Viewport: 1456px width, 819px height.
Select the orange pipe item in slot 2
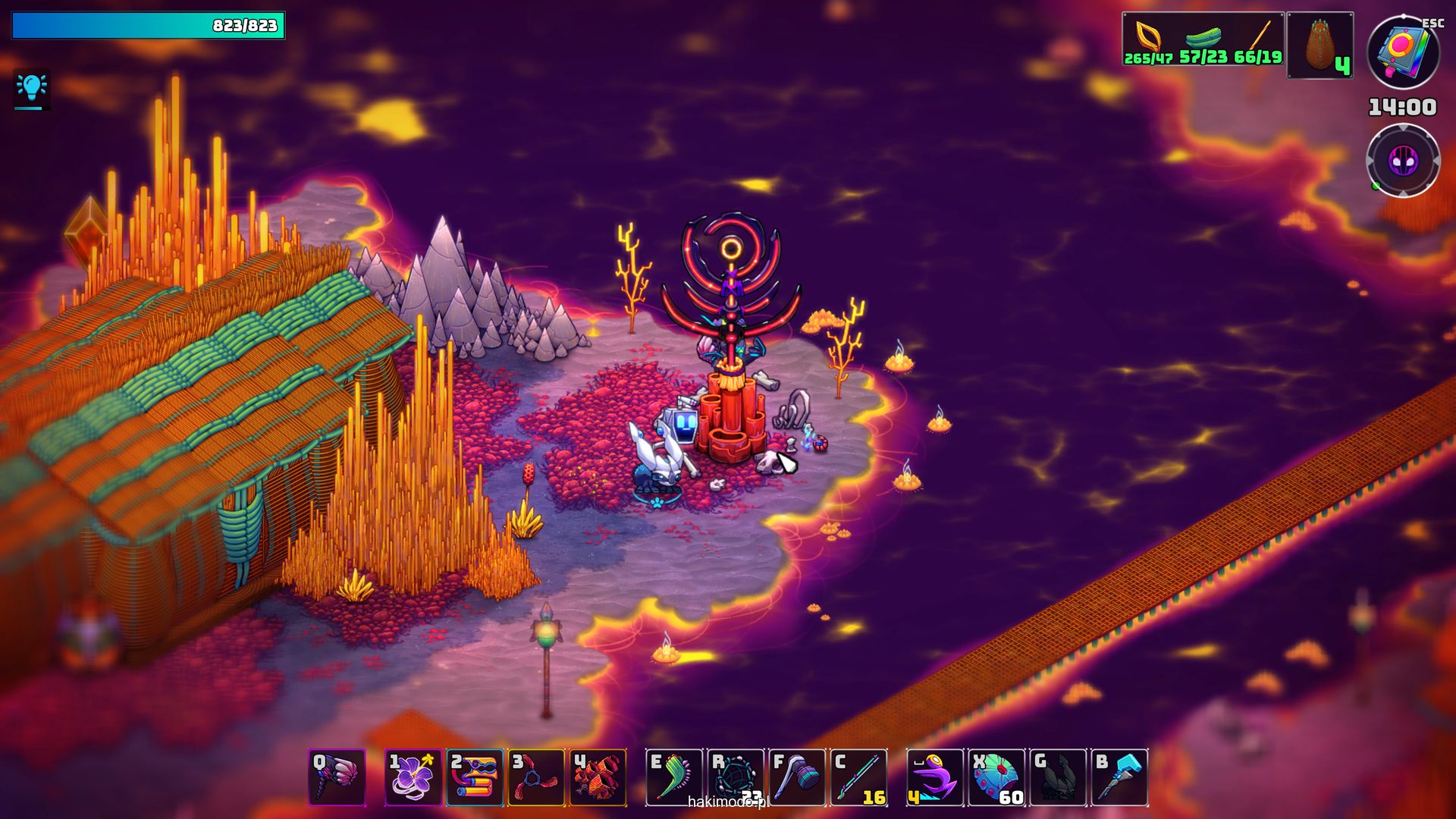tap(475, 777)
